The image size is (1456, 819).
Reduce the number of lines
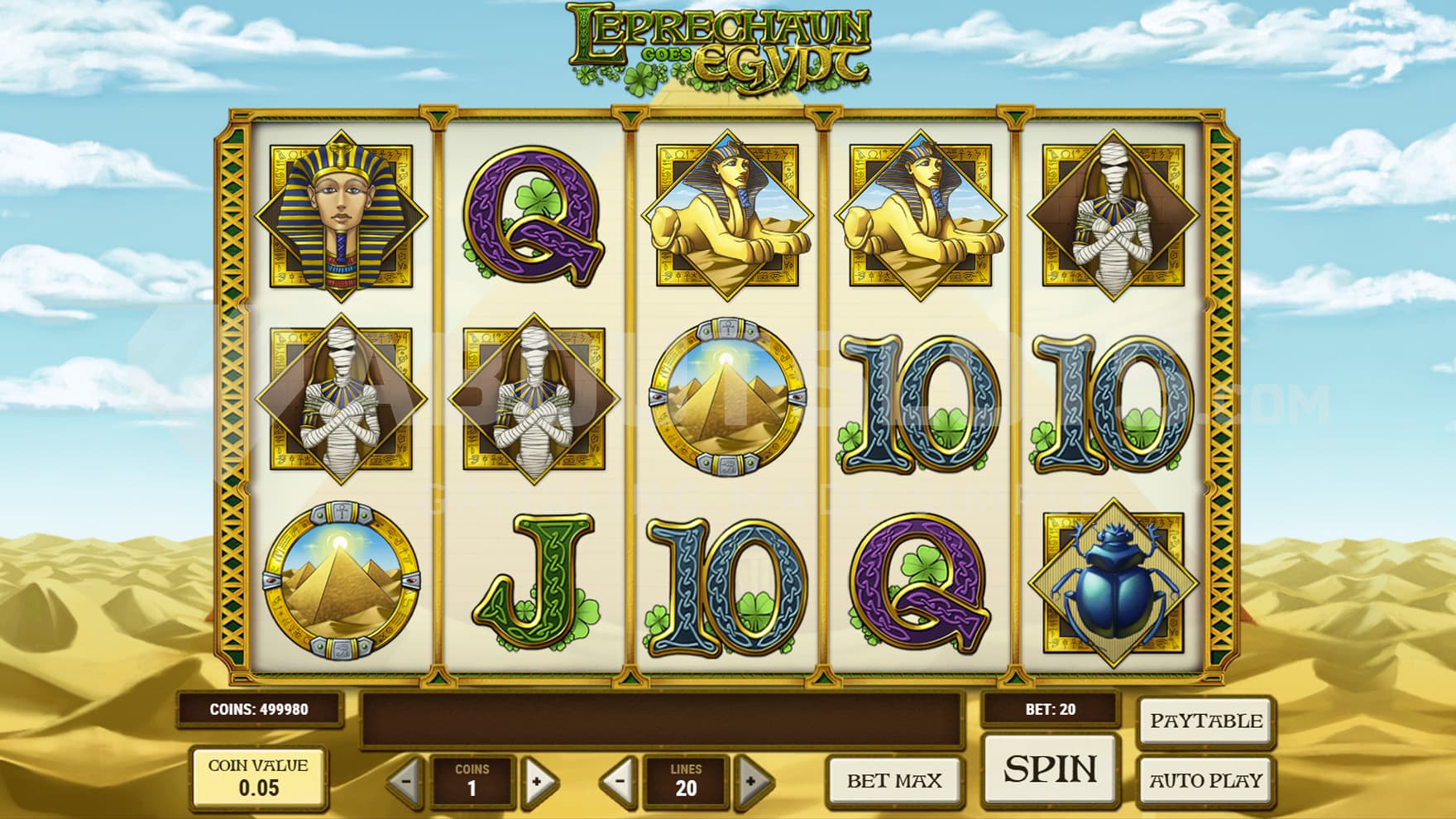pos(620,780)
